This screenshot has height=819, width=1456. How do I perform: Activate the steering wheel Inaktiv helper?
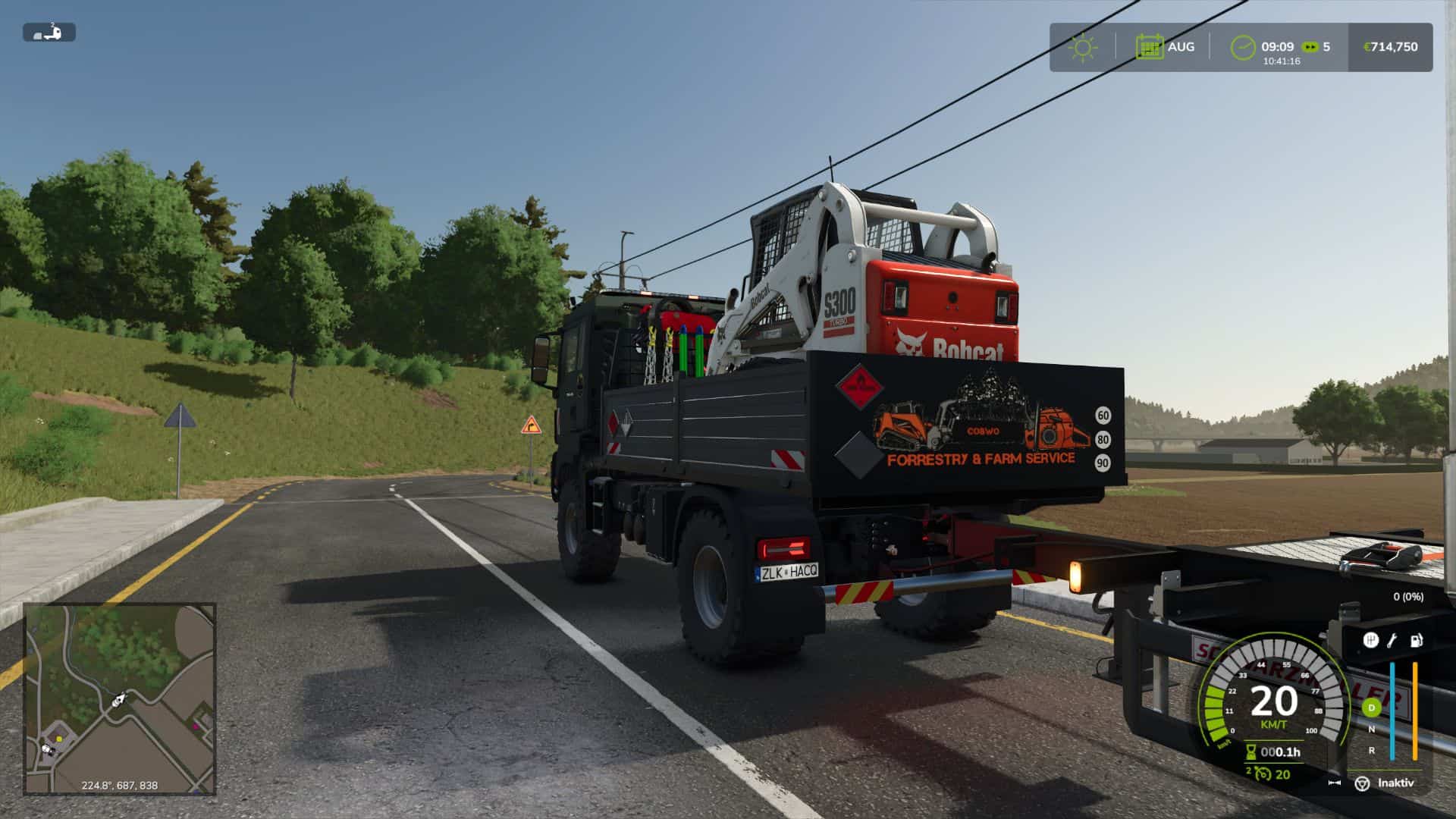(1363, 783)
